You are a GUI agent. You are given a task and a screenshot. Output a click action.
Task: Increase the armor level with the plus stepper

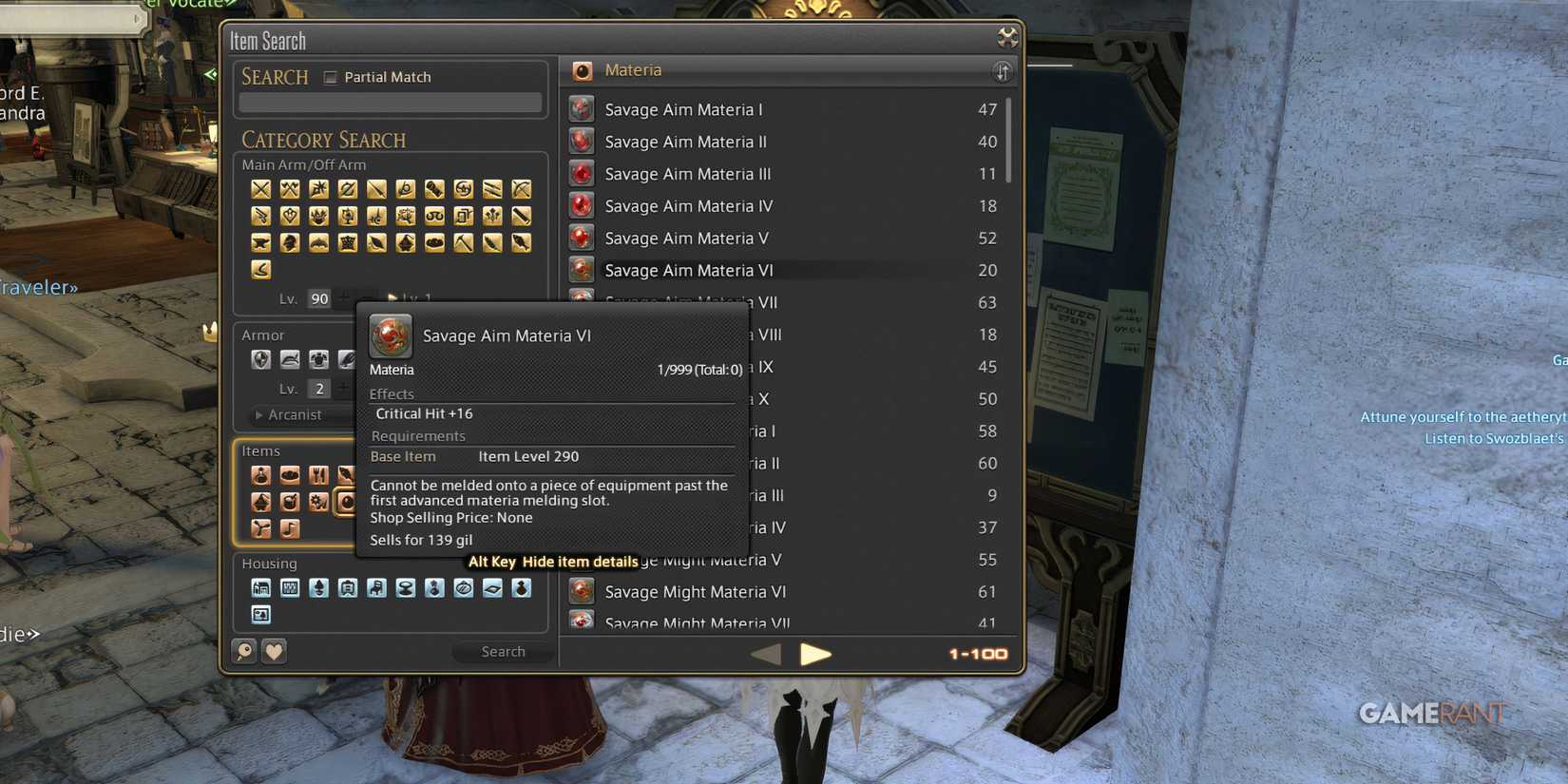[x=342, y=388]
